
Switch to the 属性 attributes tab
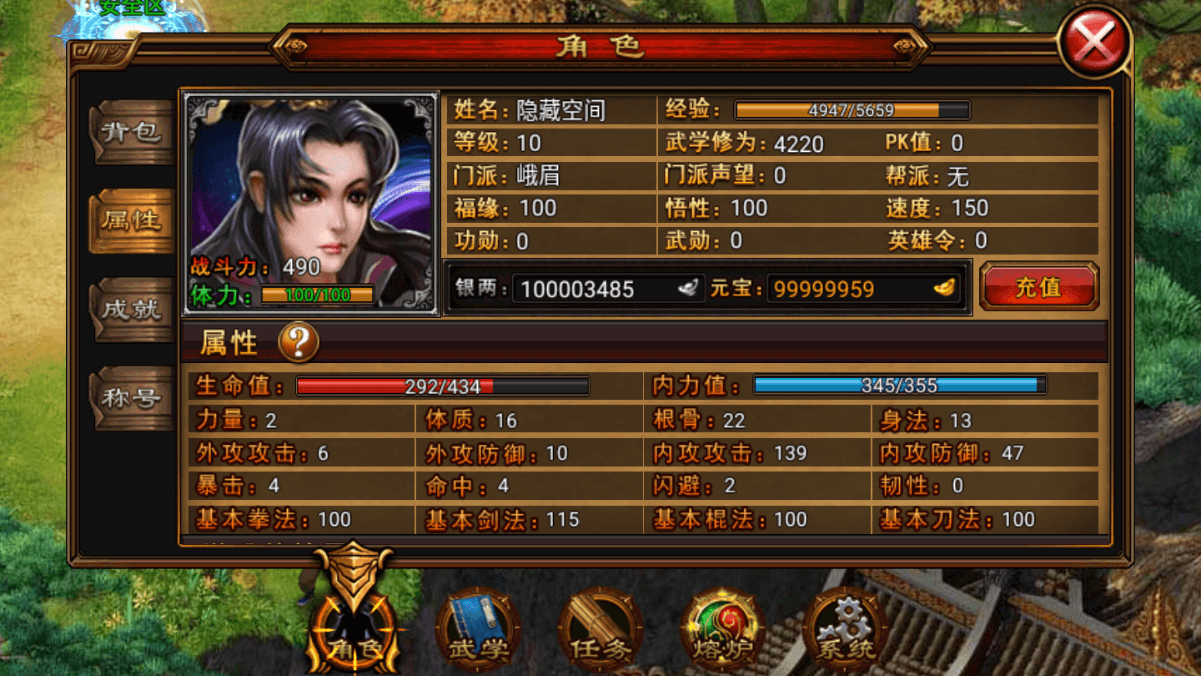point(132,220)
